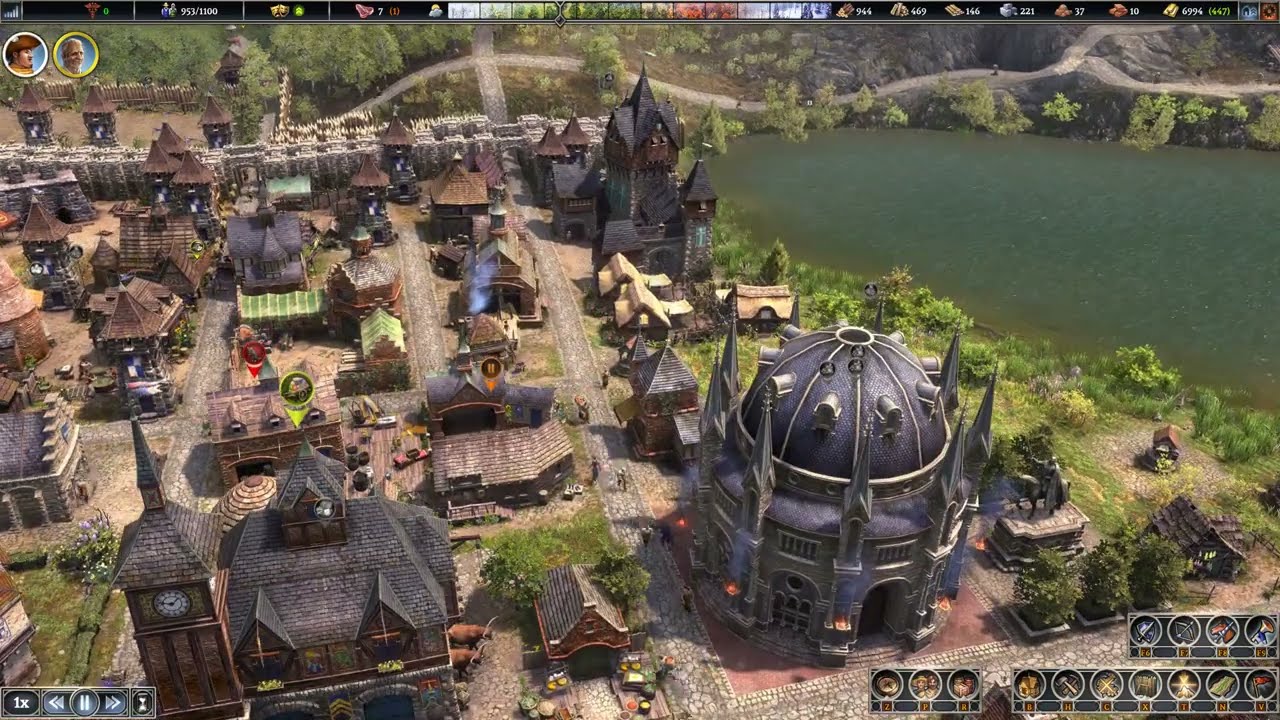Open the settlers population overview
The image size is (1280, 720).
924,685
